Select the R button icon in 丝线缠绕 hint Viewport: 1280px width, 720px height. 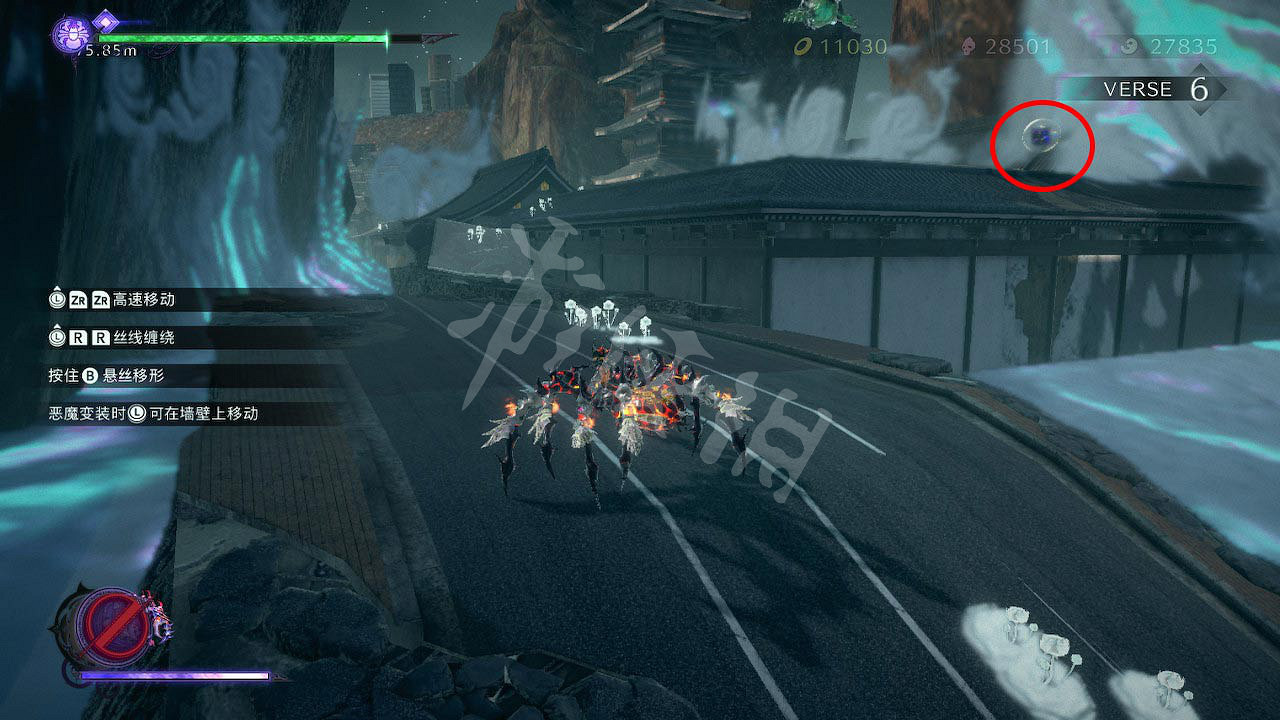[76, 336]
